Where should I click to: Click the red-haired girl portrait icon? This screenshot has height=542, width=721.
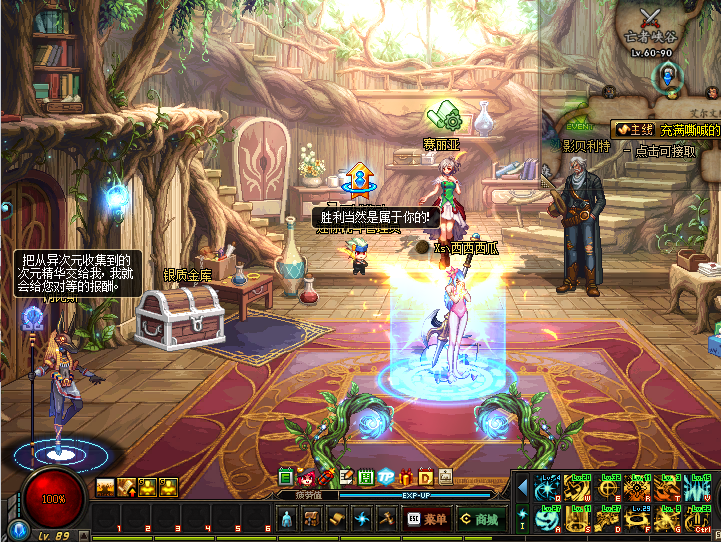pyautogui.click(x=307, y=477)
